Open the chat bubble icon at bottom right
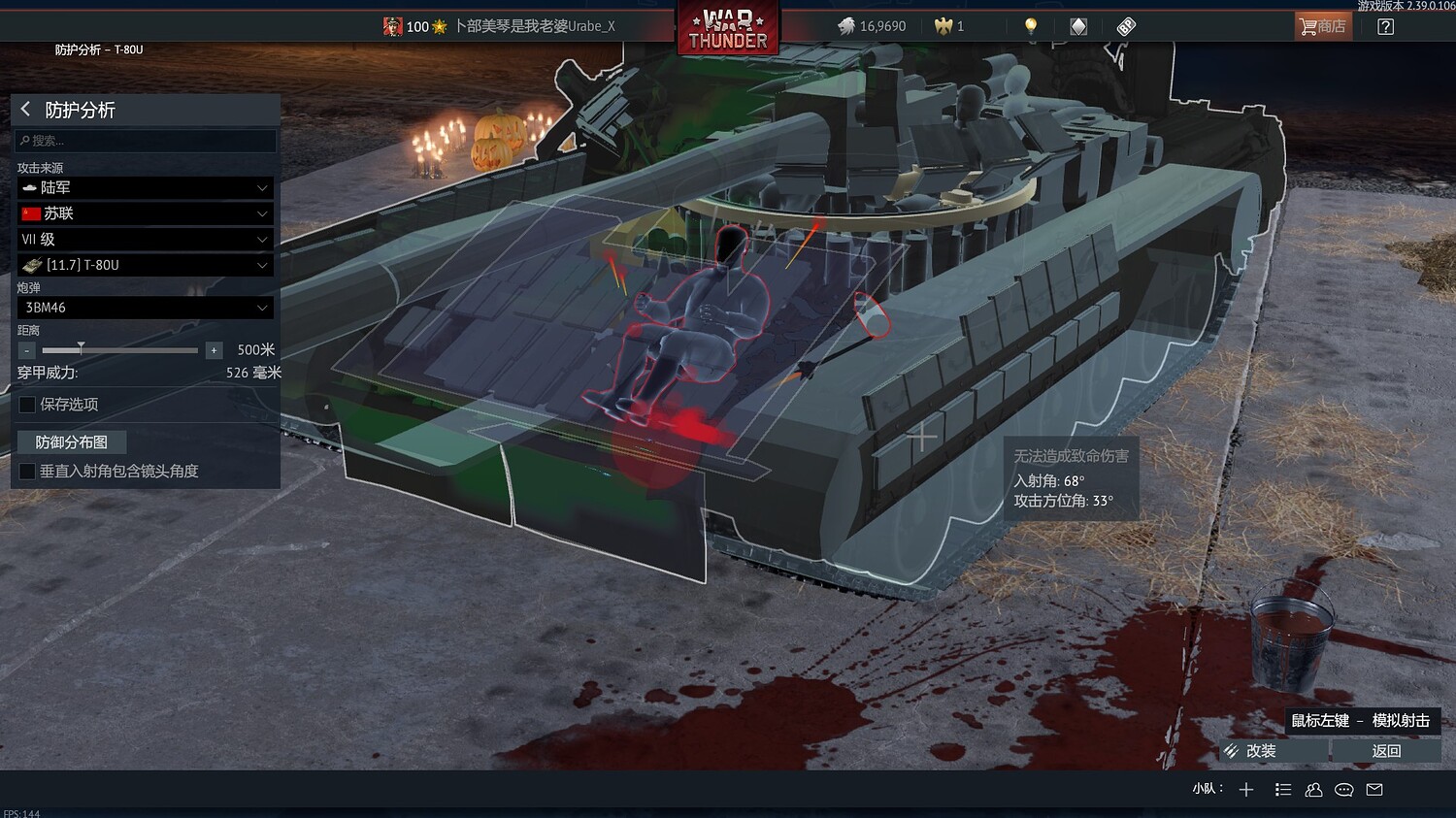 coord(1344,789)
